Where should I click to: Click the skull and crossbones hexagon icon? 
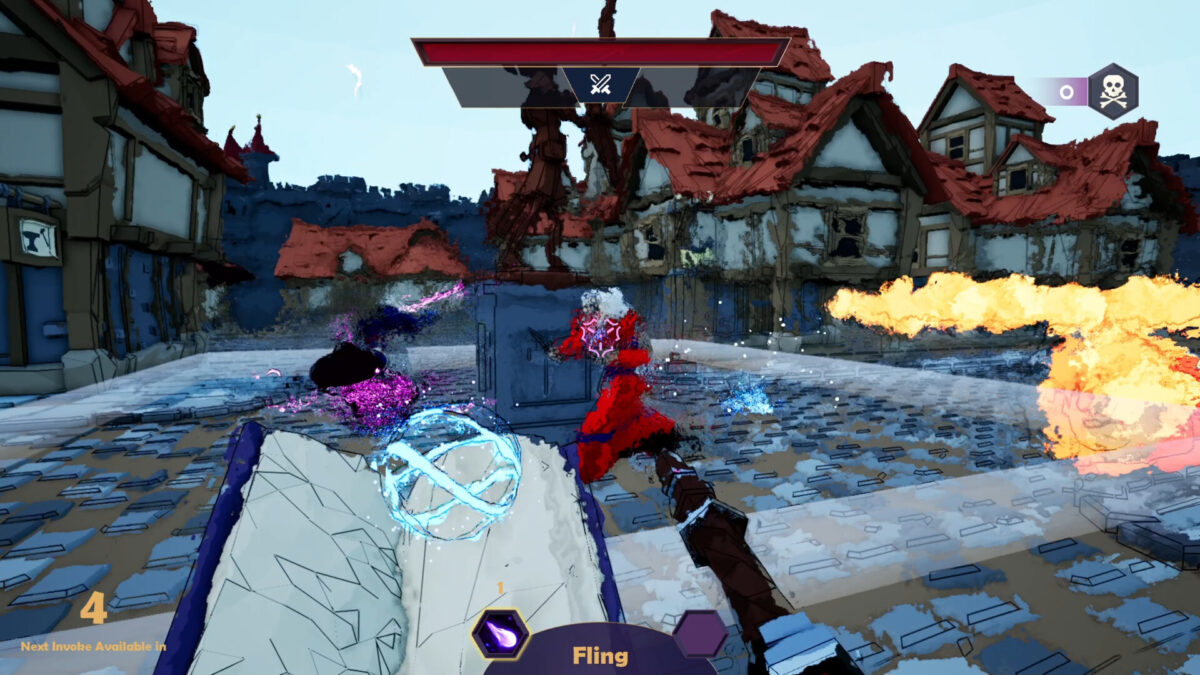(x=1112, y=91)
